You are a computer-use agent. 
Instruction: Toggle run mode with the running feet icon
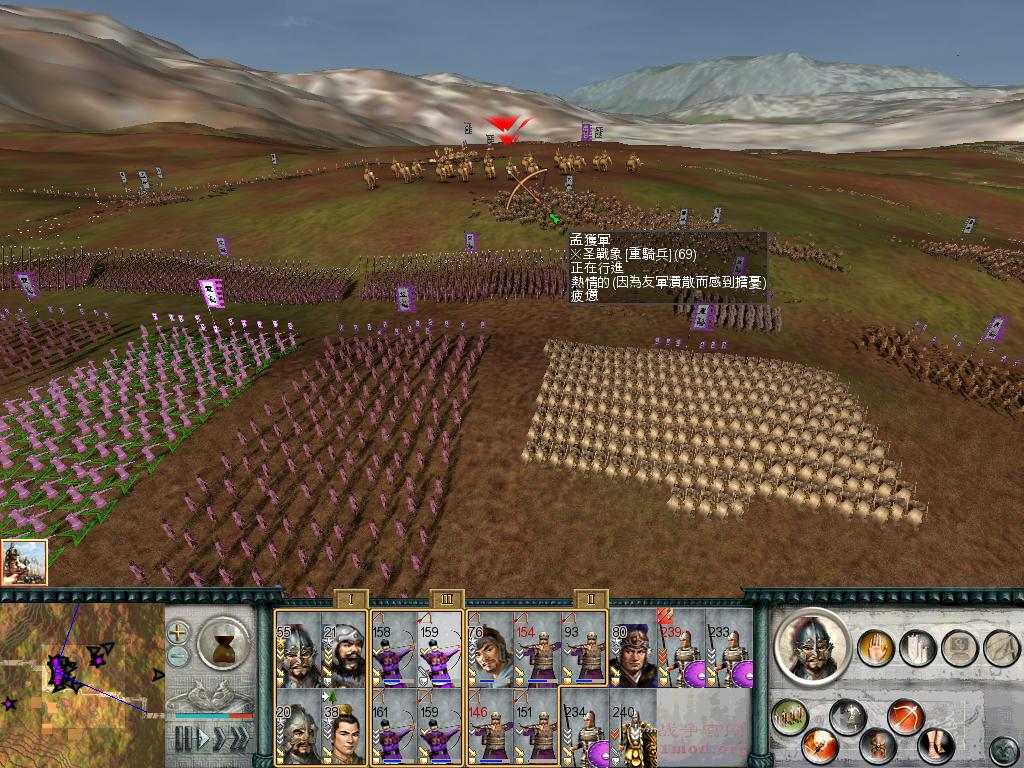[935, 746]
